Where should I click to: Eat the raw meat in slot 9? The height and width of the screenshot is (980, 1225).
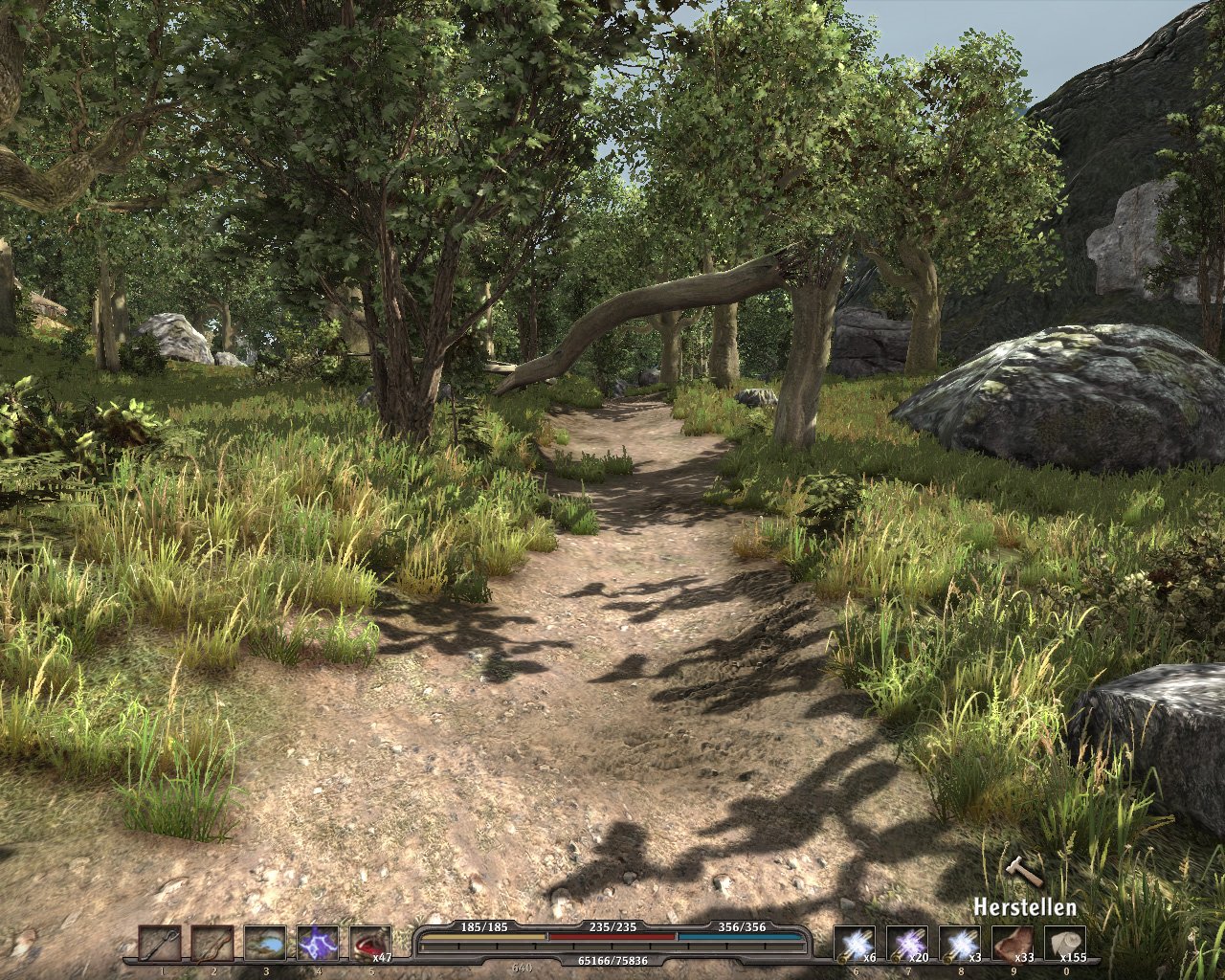click(1012, 944)
